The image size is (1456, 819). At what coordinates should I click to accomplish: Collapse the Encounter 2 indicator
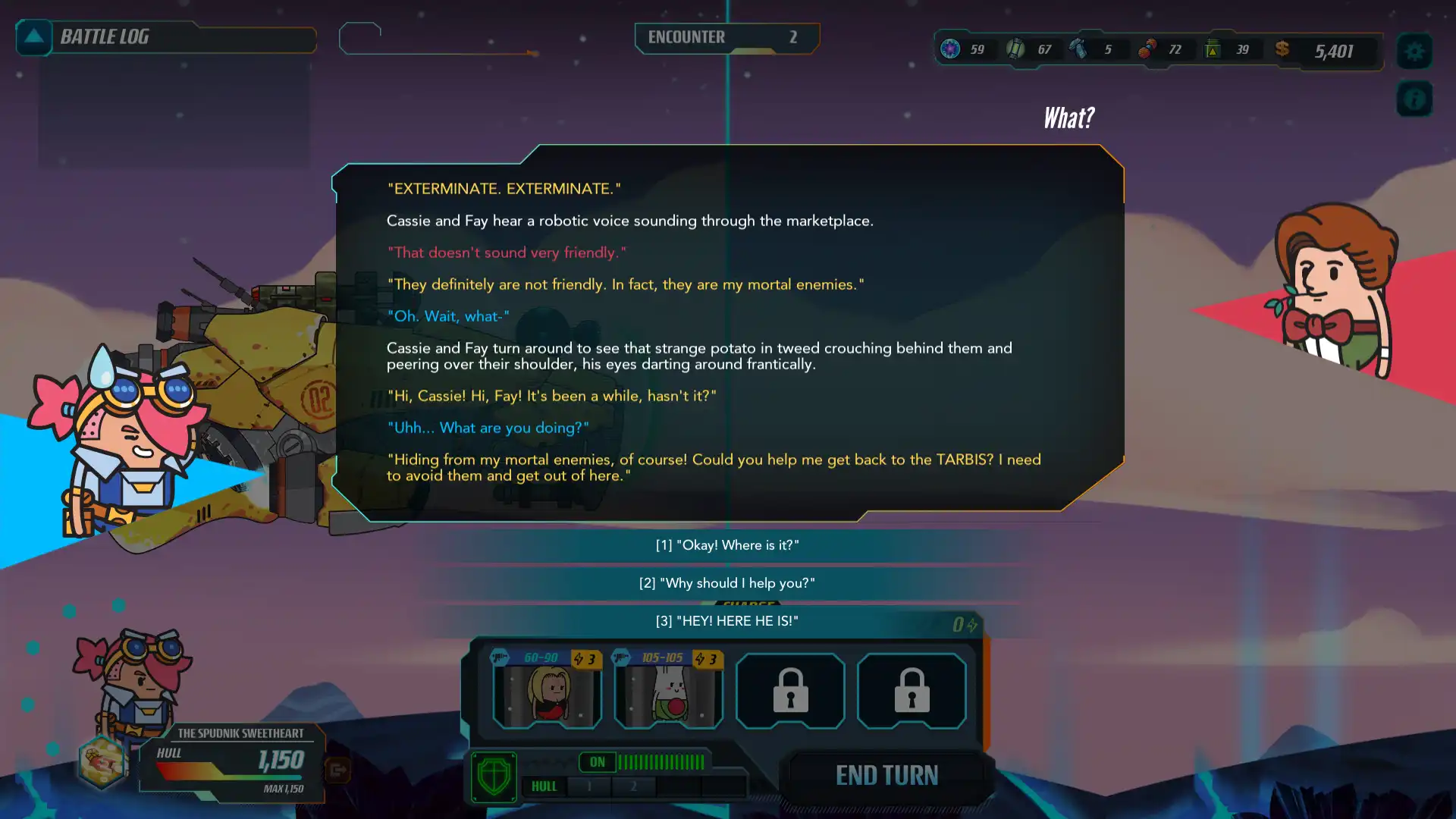pyautogui.click(x=726, y=37)
